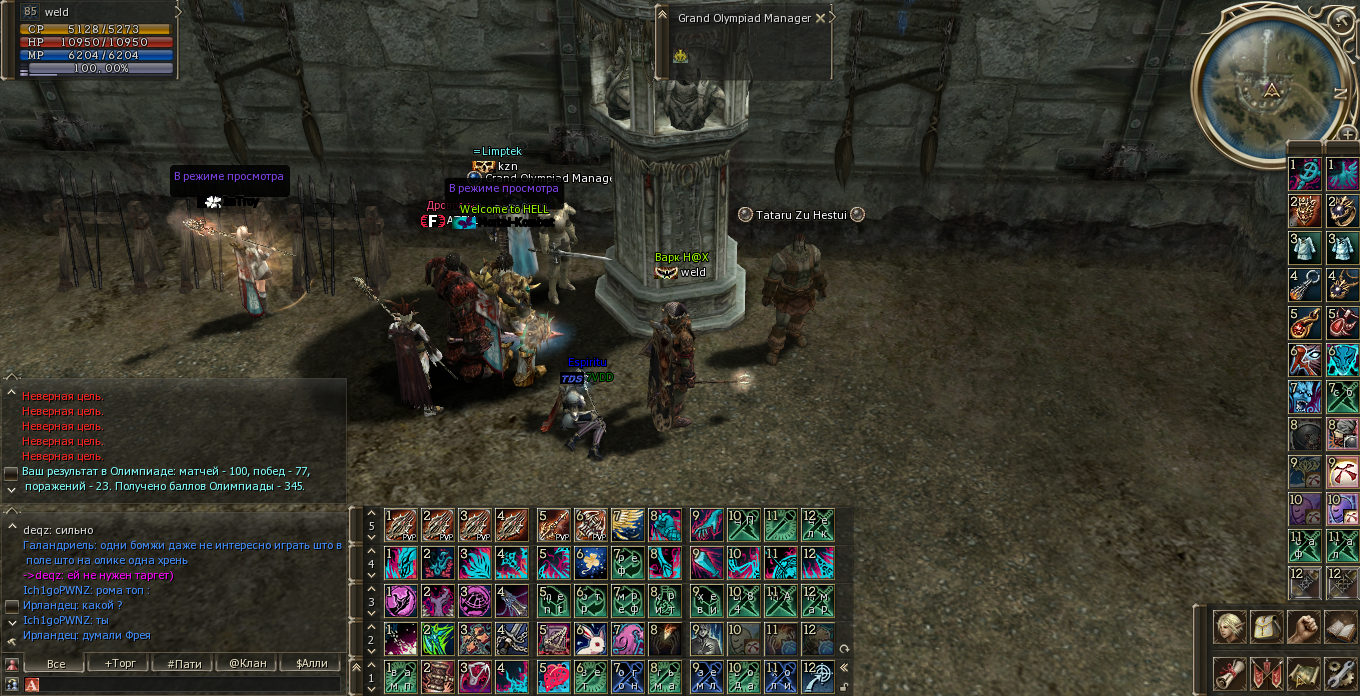Open the skills book icon
This screenshot has width=1360, height=696.
[1340, 627]
